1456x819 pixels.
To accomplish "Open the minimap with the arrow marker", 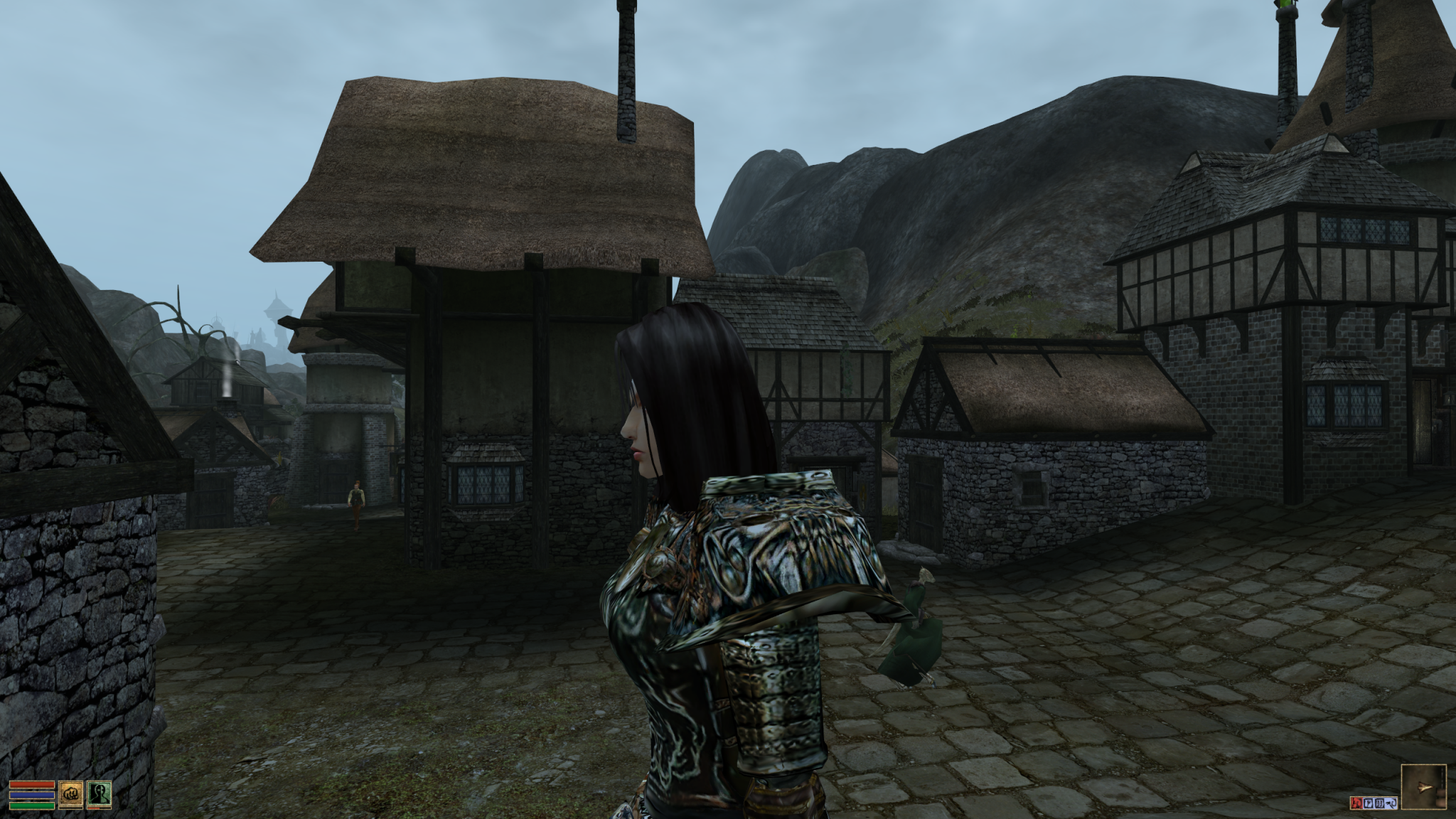I will pos(1424,787).
